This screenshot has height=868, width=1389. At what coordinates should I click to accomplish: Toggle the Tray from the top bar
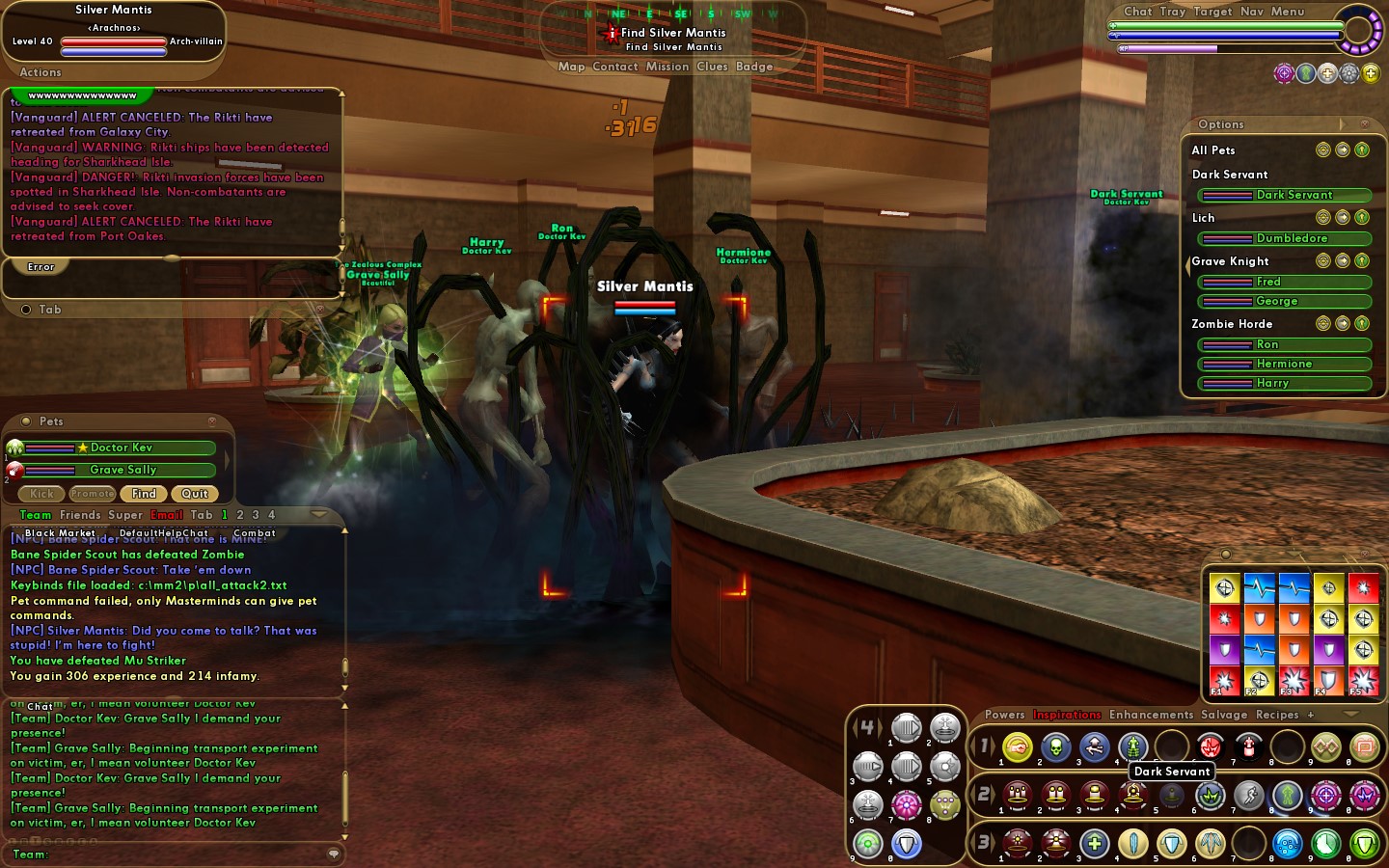click(1173, 12)
